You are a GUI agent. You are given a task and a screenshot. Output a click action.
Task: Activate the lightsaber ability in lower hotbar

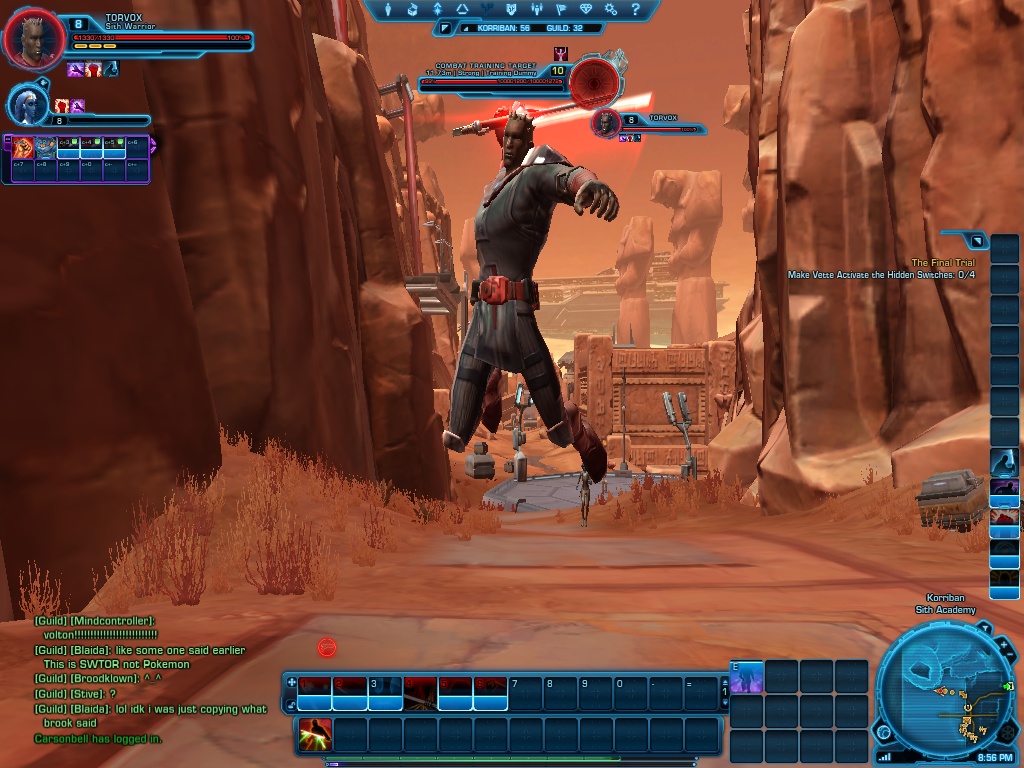click(x=316, y=735)
